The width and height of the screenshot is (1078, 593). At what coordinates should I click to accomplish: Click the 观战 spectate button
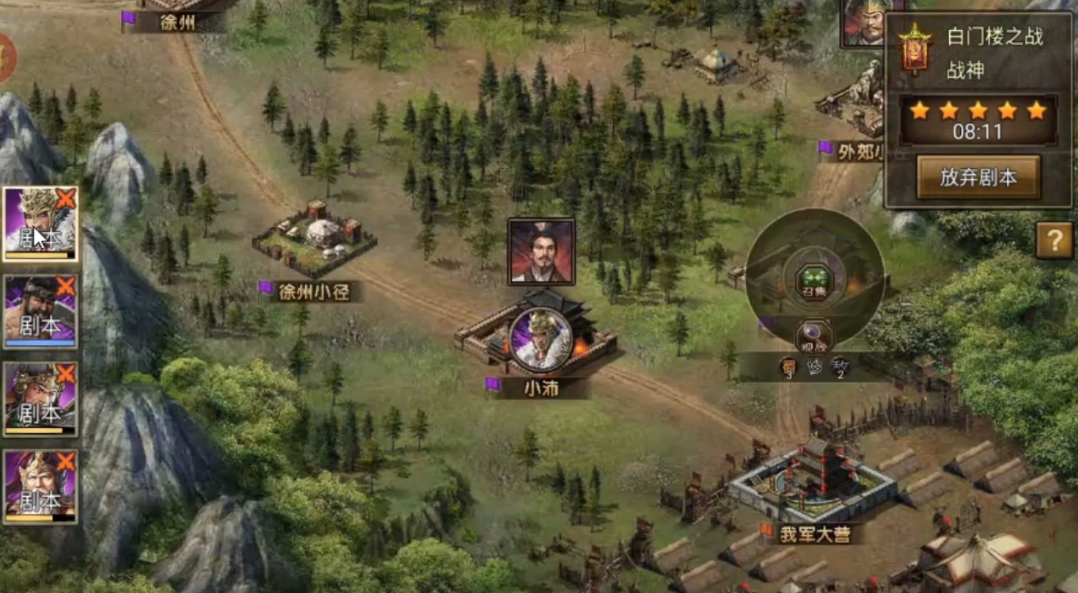pos(814,336)
